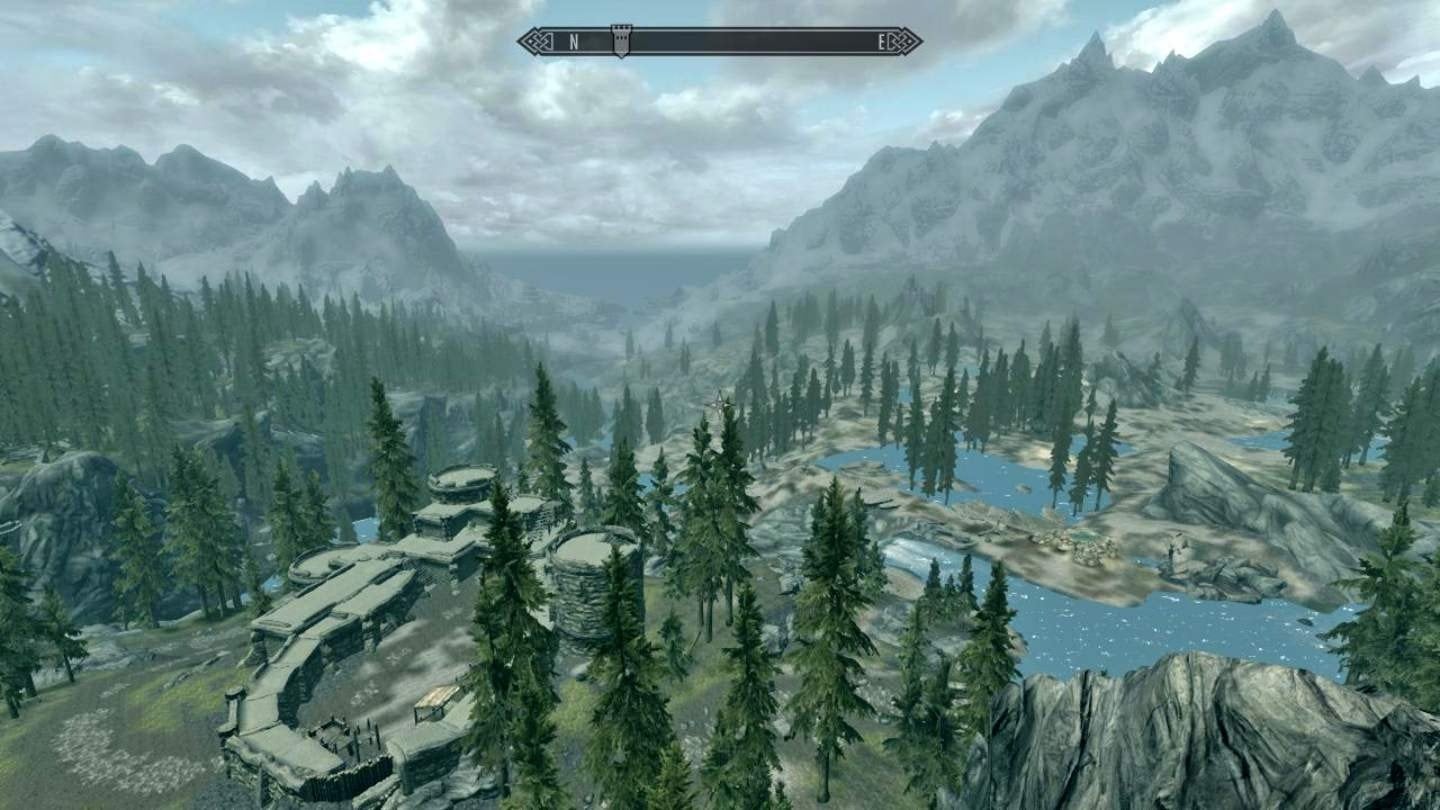Click the tallest snowy mountain peak on the right
This screenshot has width=1440, height=810.
click(1275, 30)
